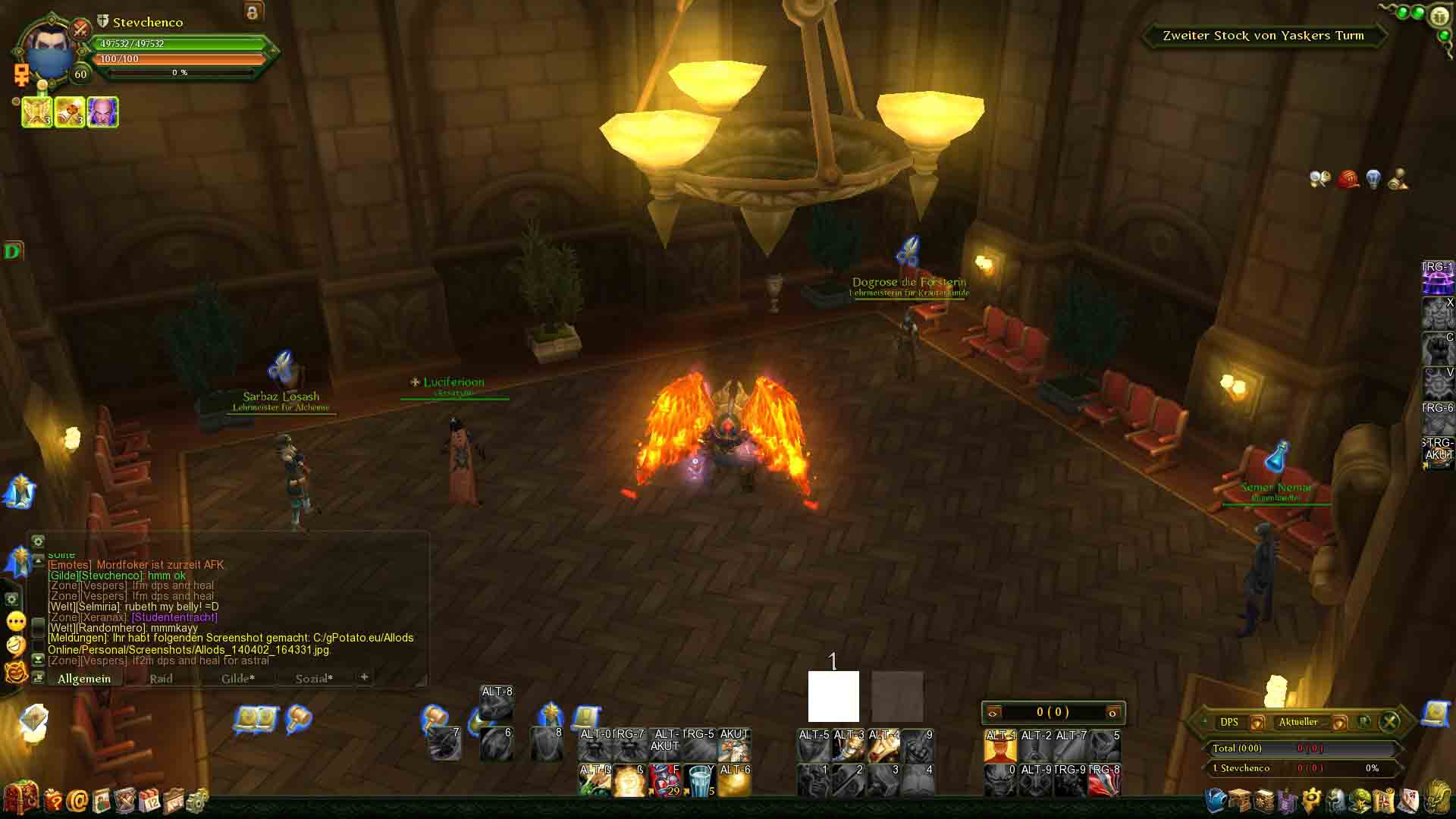Toggle the padlock icon beside the player frame
1456x819 pixels.
(253, 12)
